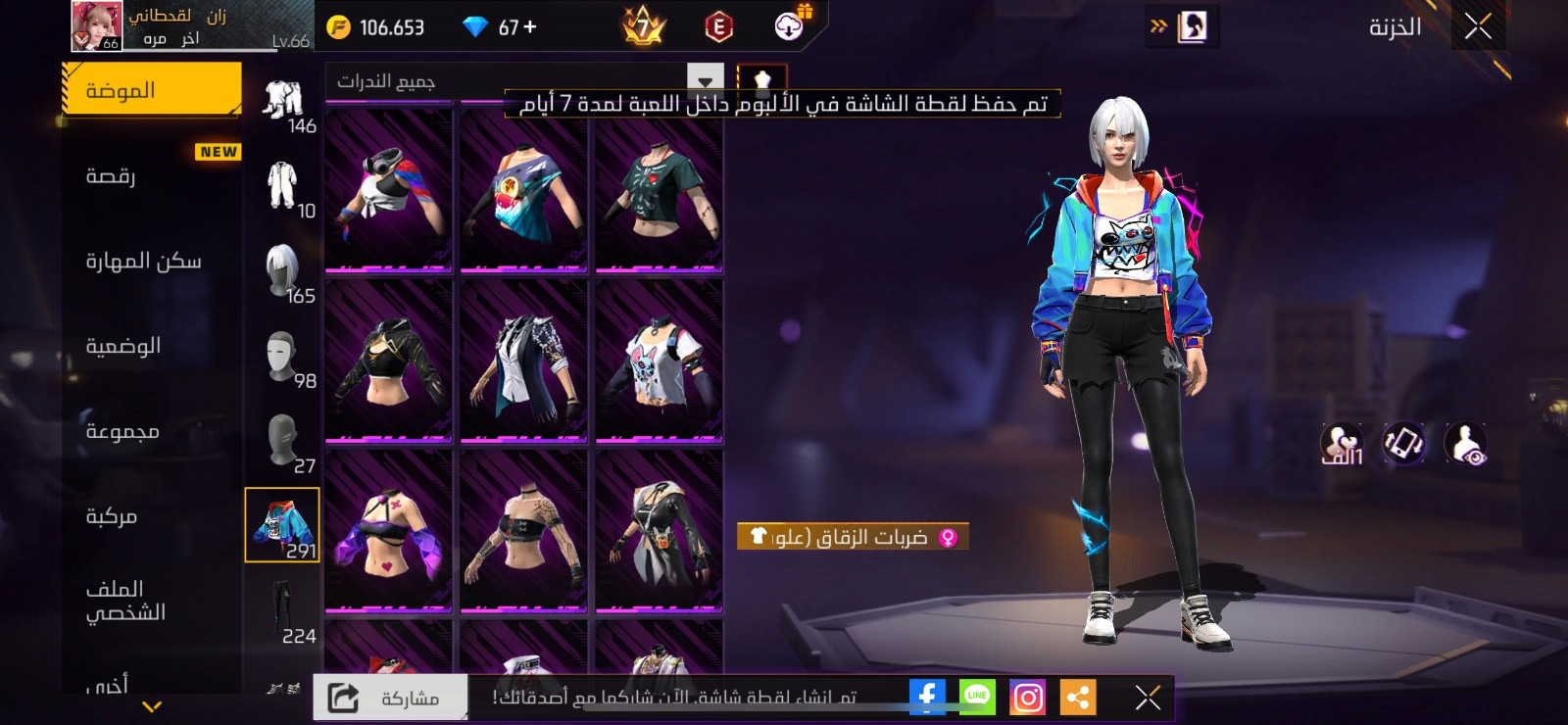Viewport: 1568px width, 725px height.
Task: Pick the face mask category showing 98
Action: pyautogui.click(x=283, y=359)
